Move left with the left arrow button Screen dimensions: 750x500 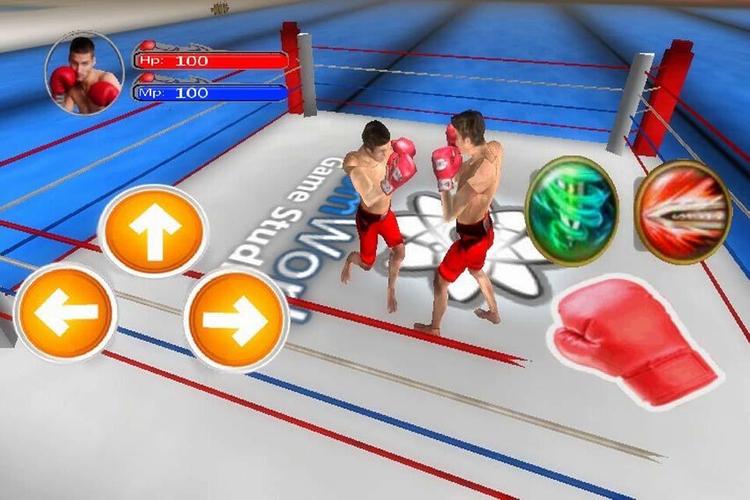tap(65, 313)
